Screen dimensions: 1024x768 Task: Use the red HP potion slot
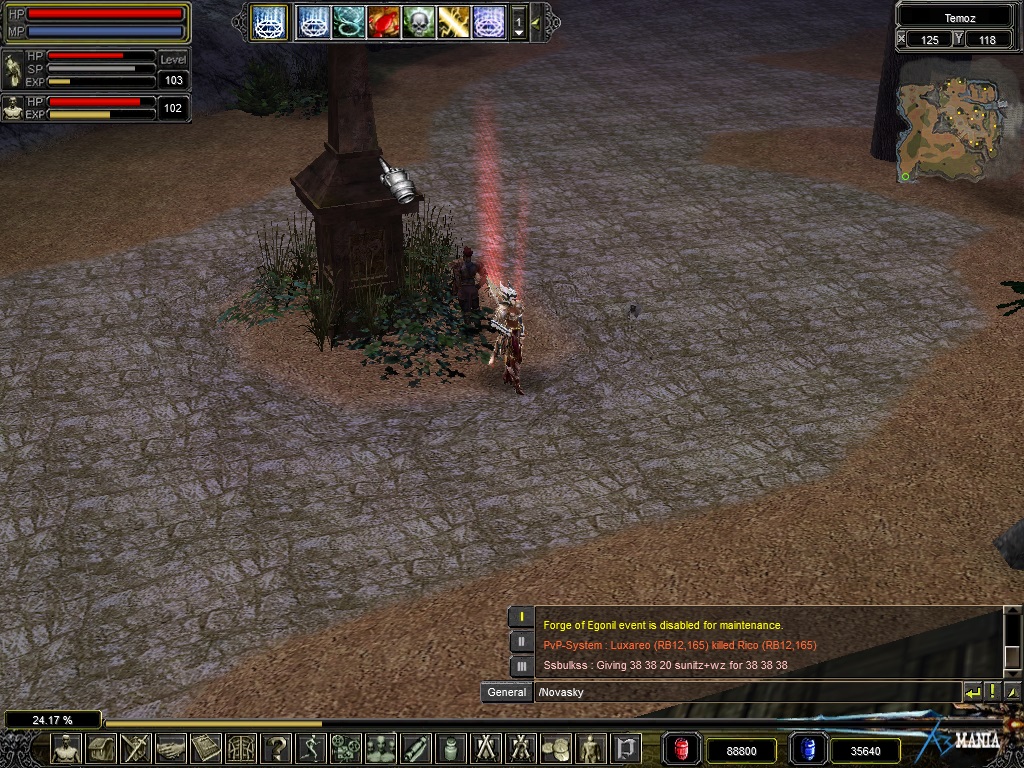682,749
